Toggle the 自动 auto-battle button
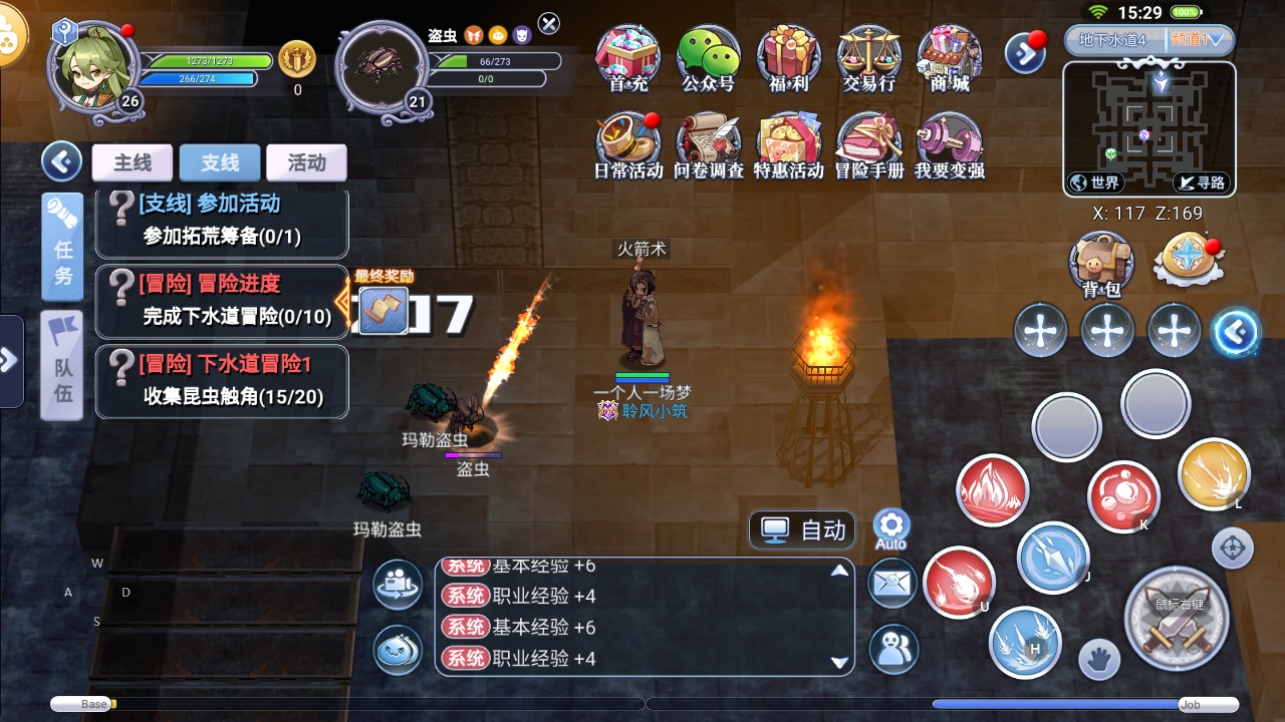Screen dimensions: 1285x722 coord(803,530)
